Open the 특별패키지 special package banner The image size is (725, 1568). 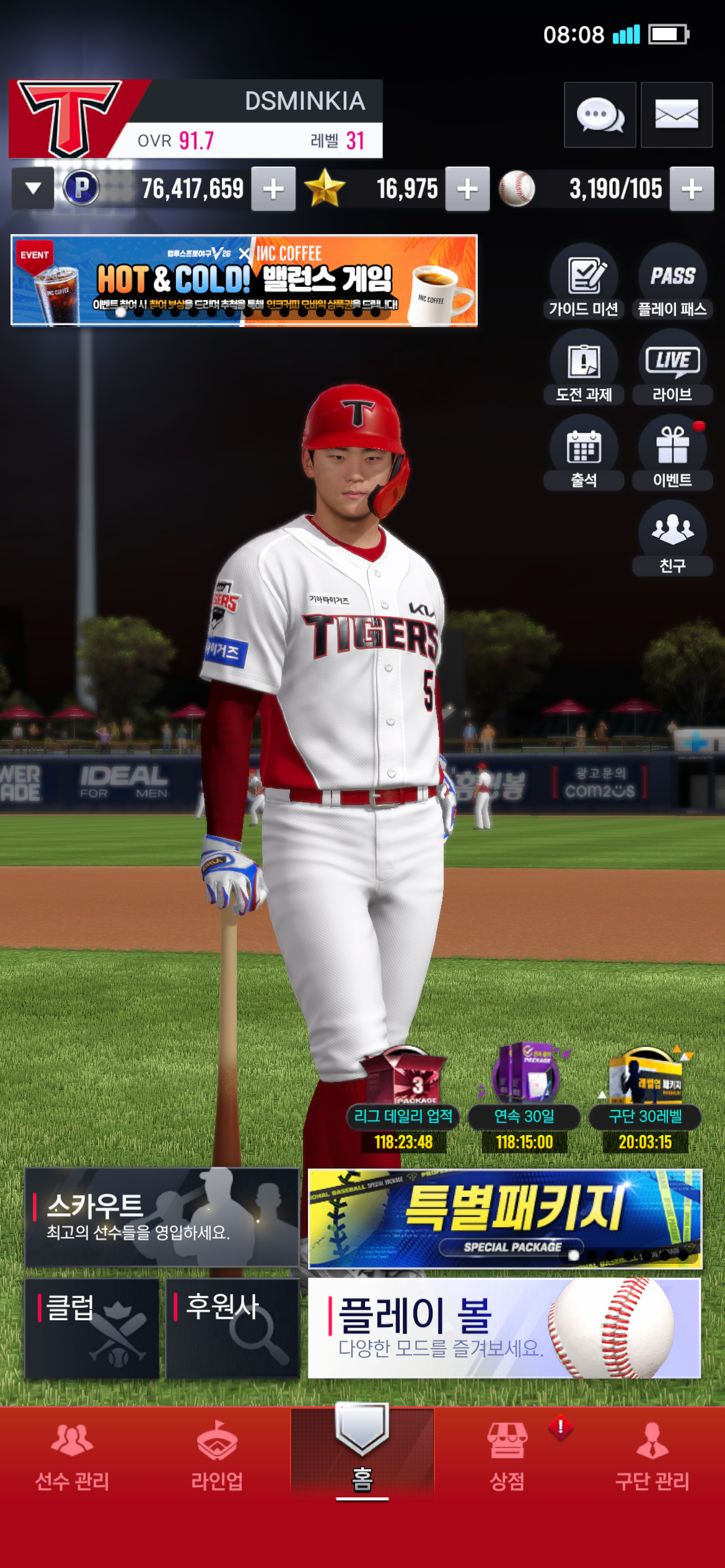click(505, 1218)
